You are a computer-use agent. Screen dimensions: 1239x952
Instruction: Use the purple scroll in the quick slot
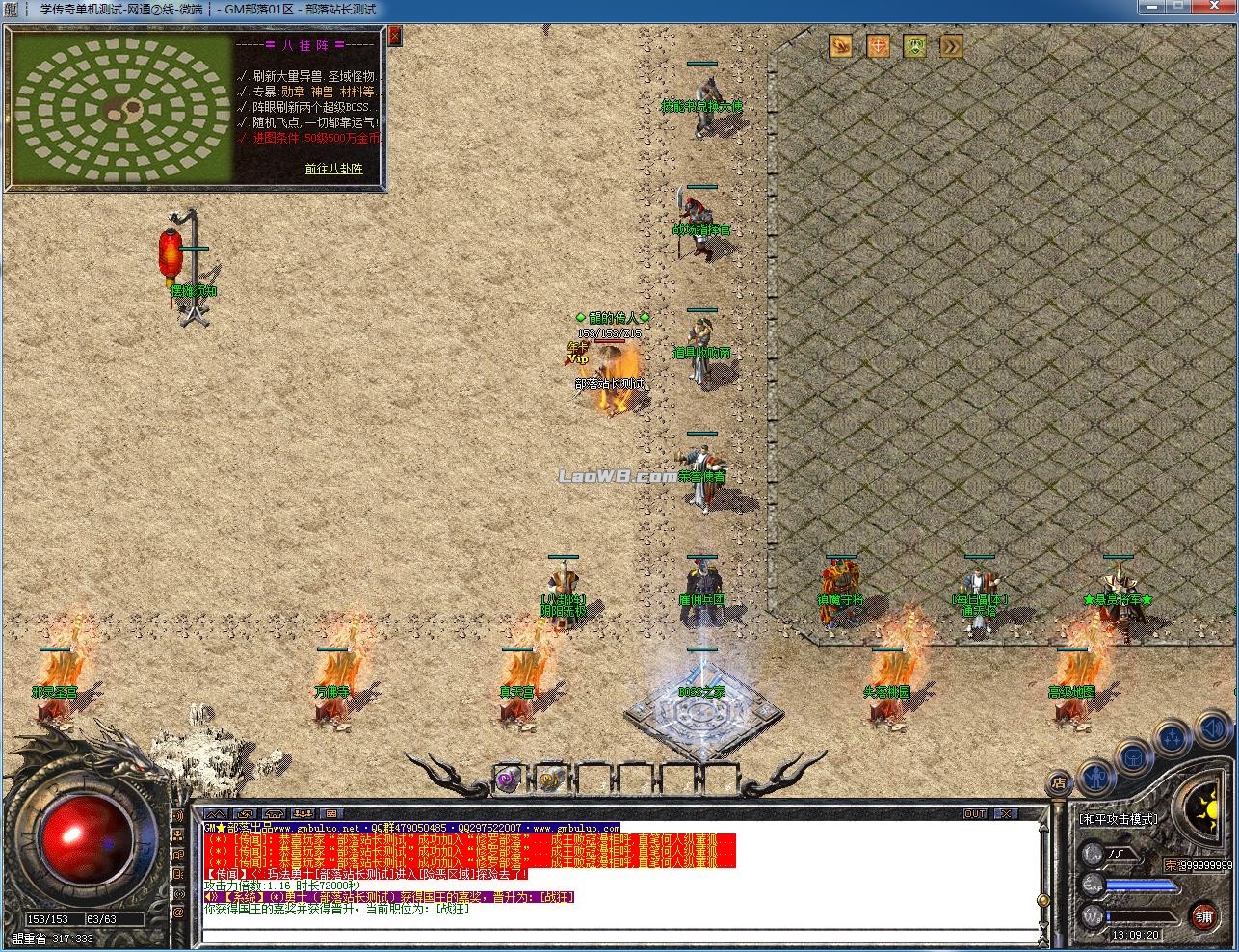[x=508, y=780]
